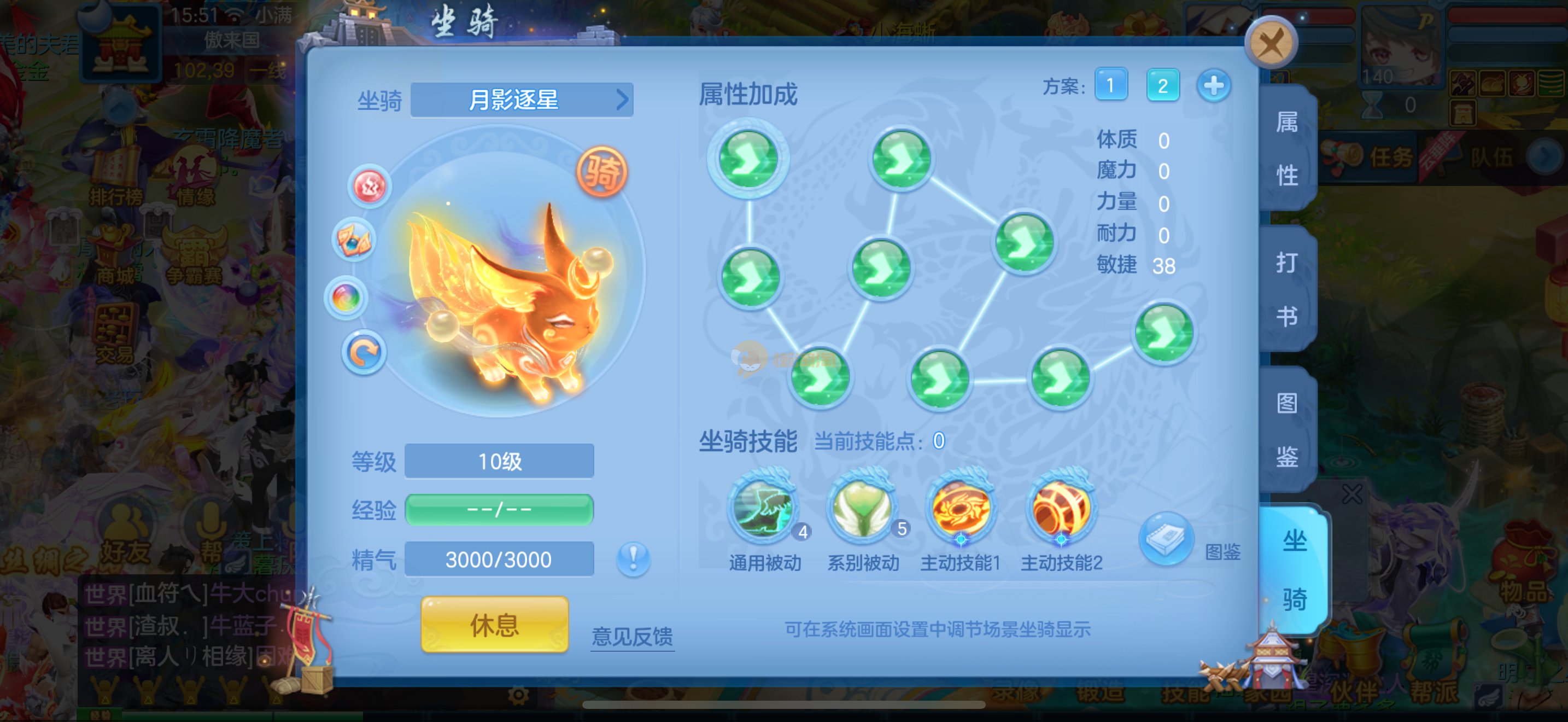Select the 坐骑 side tab
1568x722 pixels.
click(1294, 570)
